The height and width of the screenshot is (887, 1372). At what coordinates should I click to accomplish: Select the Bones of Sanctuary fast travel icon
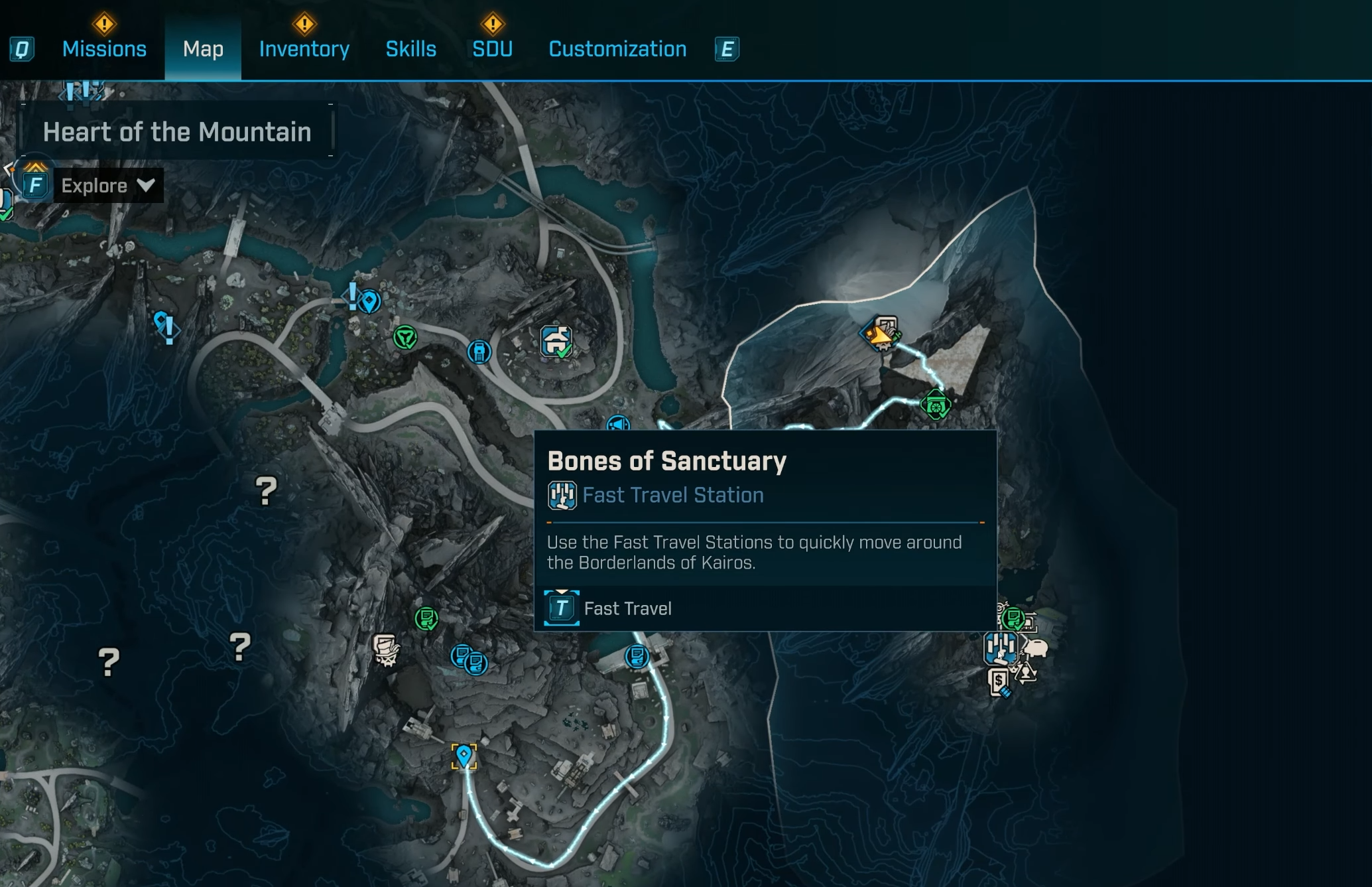1000,647
